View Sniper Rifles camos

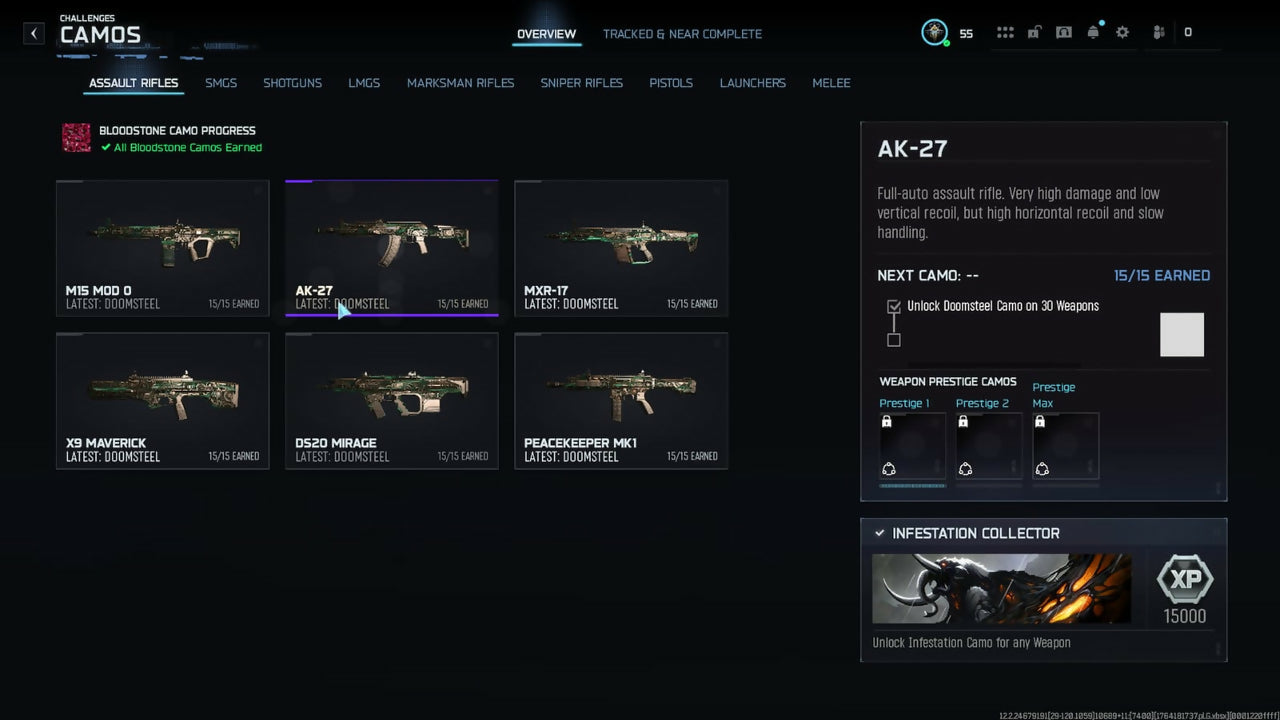tap(581, 83)
